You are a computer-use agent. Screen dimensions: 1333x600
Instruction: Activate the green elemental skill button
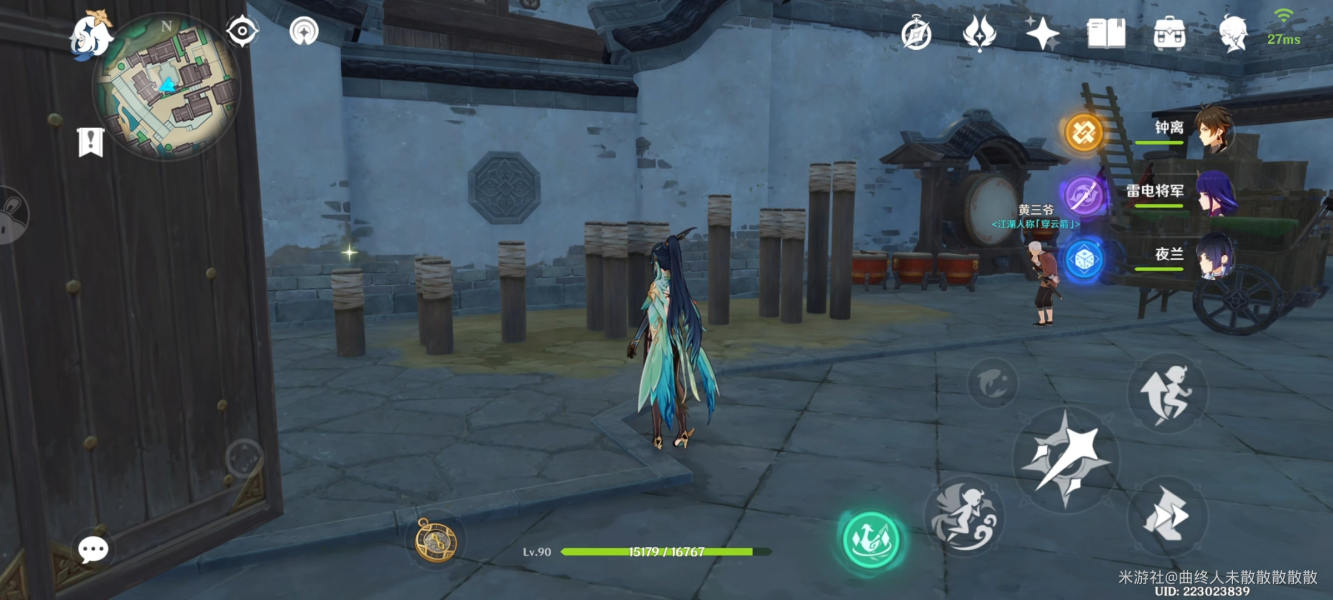point(870,541)
